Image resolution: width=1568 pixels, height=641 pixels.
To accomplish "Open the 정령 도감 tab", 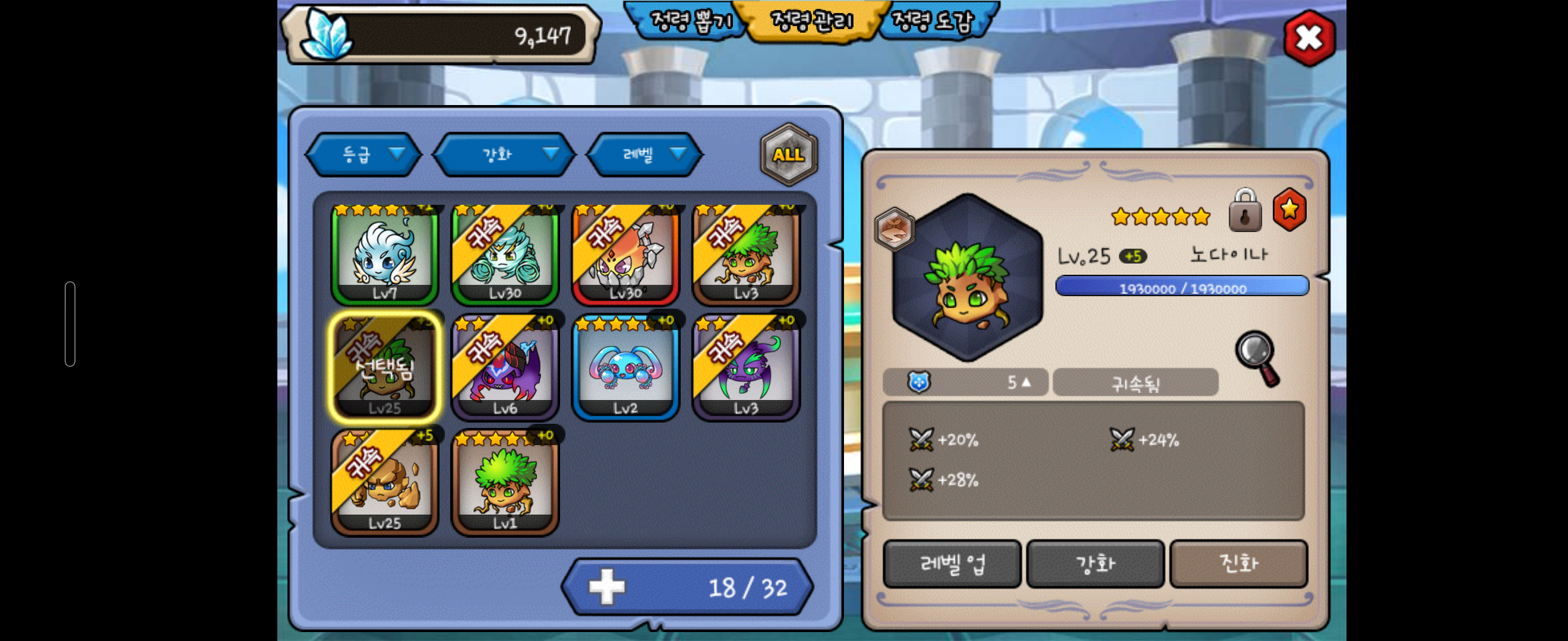I will [932, 22].
